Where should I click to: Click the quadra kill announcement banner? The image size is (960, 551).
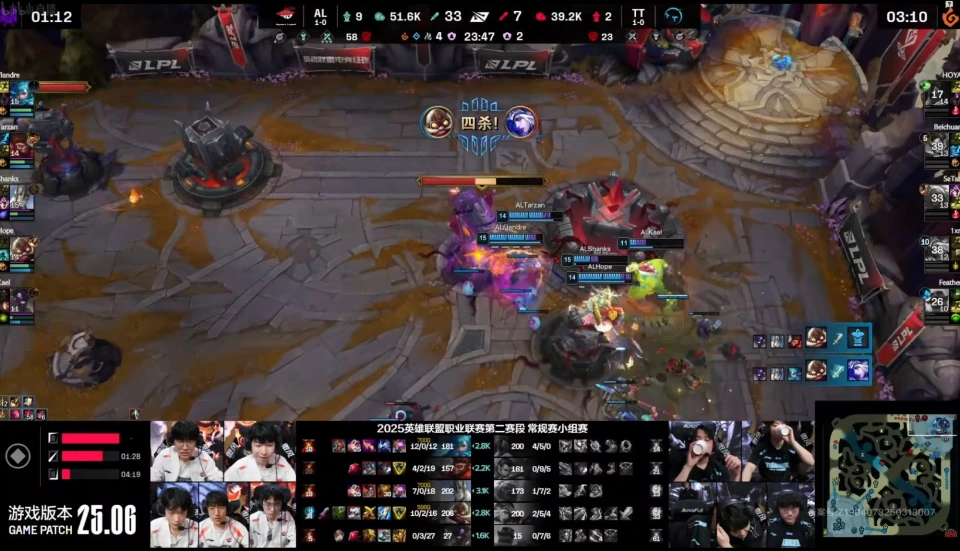click(480, 126)
